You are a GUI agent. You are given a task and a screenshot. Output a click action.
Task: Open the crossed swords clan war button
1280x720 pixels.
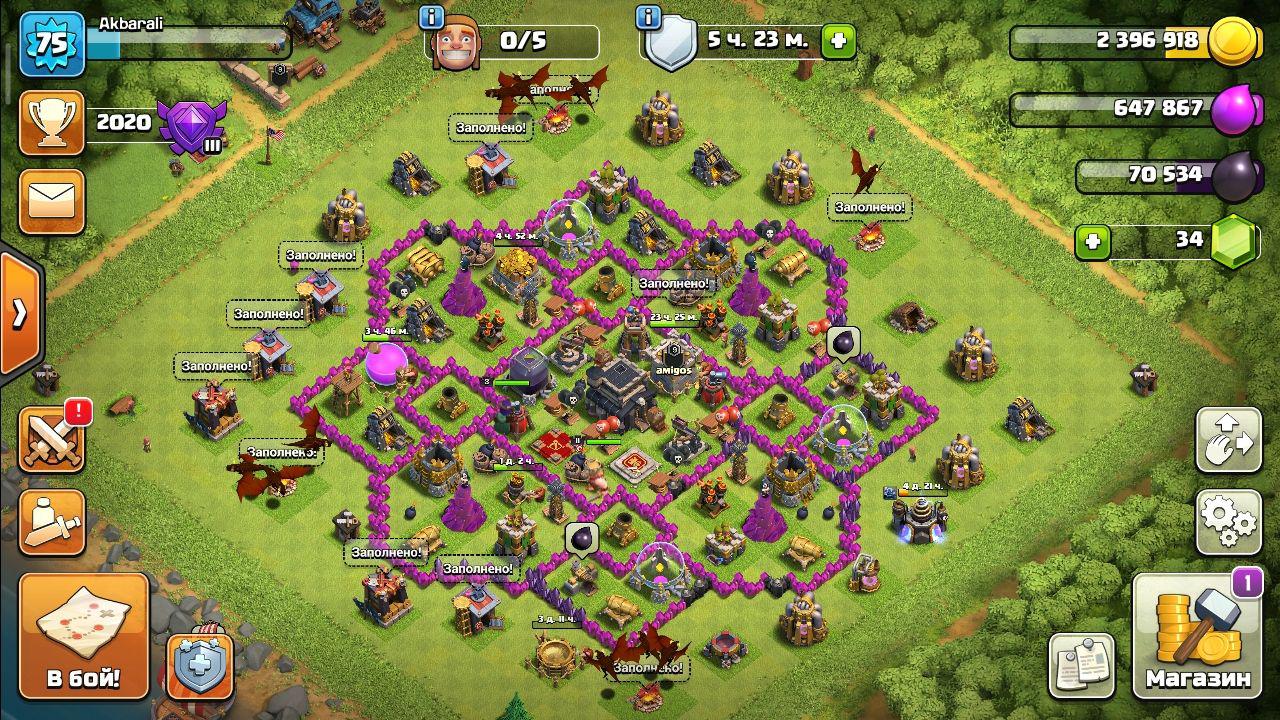coord(52,441)
